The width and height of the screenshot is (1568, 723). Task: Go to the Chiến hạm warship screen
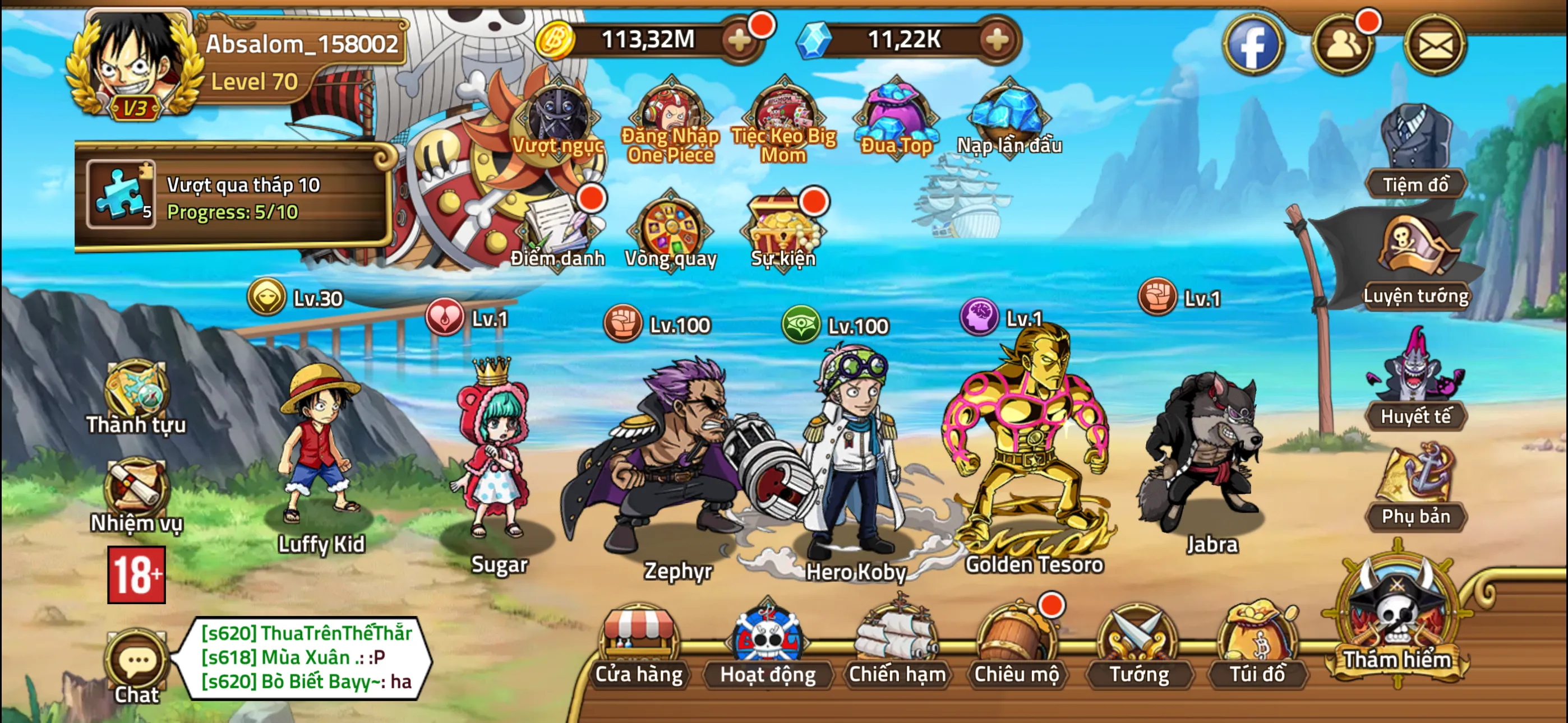coord(897,646)
